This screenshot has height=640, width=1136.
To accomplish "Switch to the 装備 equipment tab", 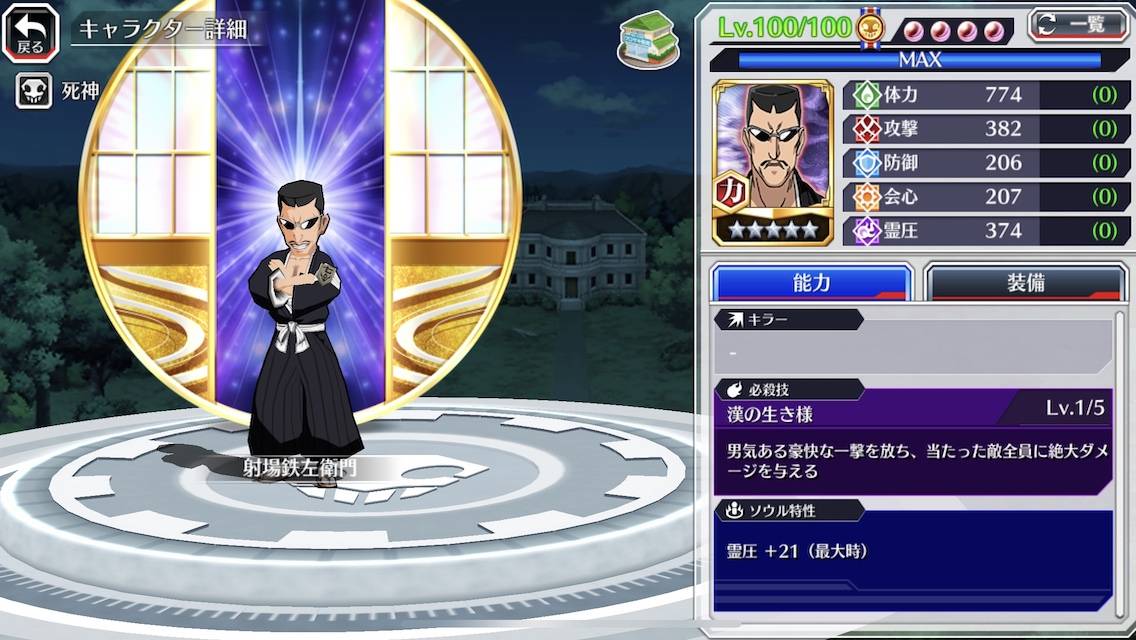I will coord(1025,283).
